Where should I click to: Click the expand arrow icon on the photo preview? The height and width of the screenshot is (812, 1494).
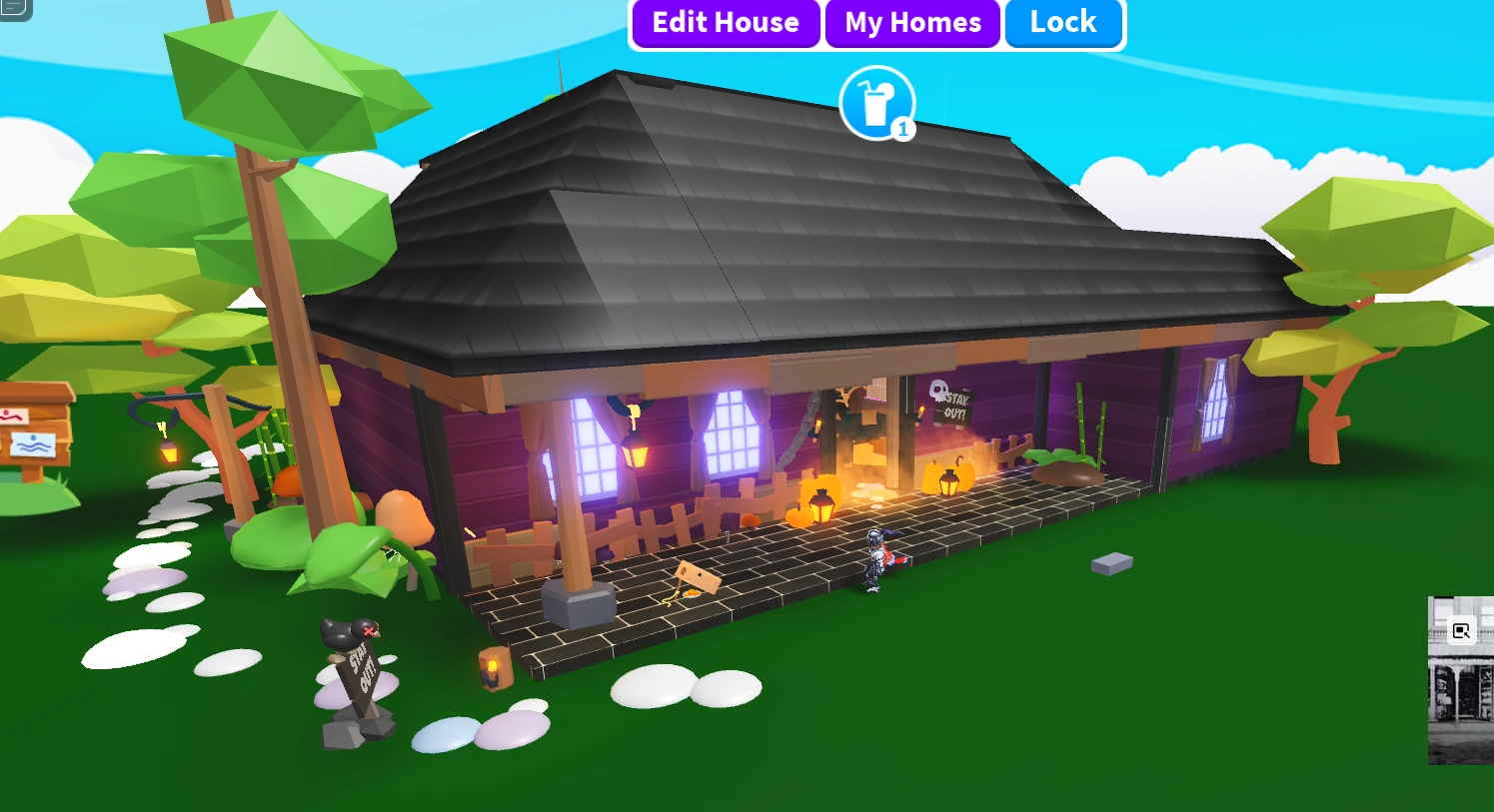[x=1461, y=630]
